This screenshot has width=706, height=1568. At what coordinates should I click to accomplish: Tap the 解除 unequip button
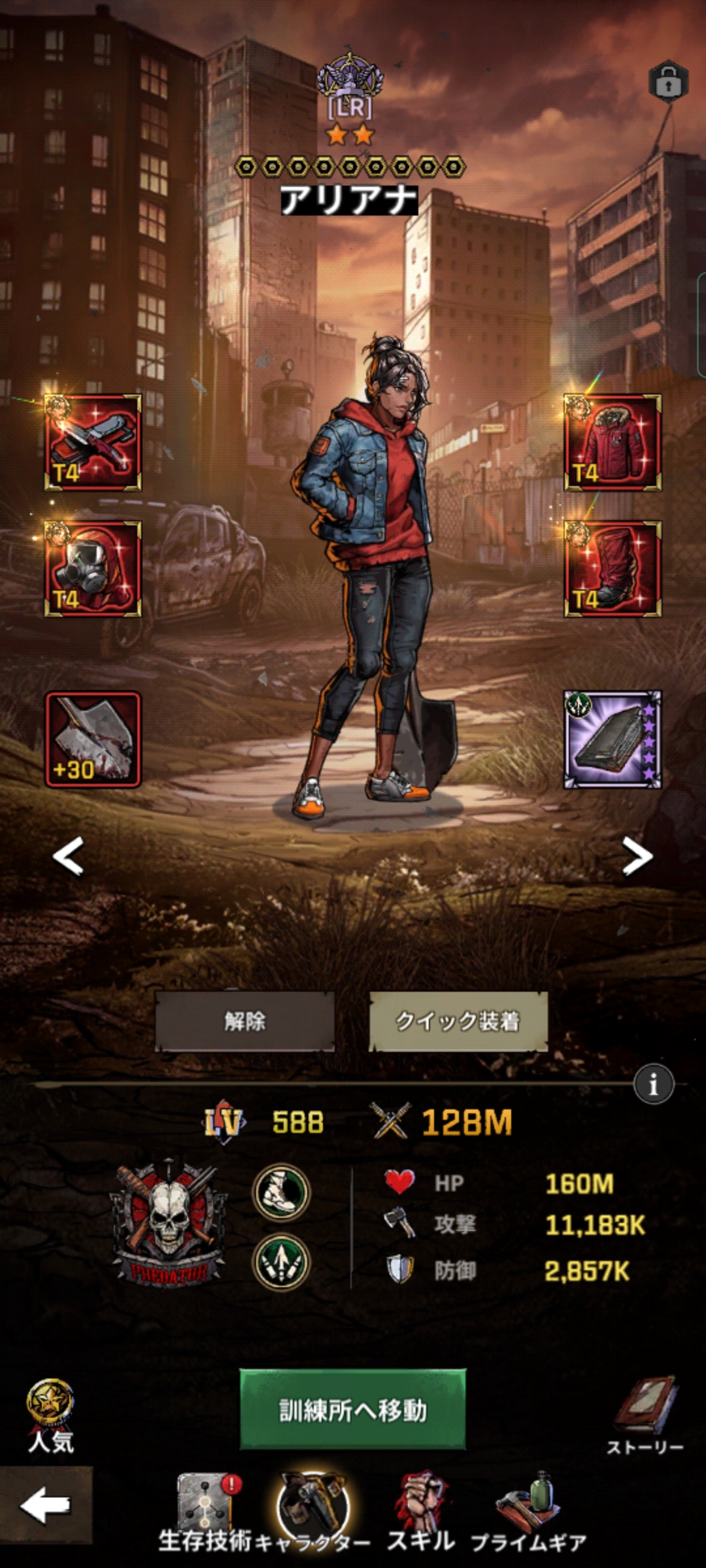click(244, 1021)
